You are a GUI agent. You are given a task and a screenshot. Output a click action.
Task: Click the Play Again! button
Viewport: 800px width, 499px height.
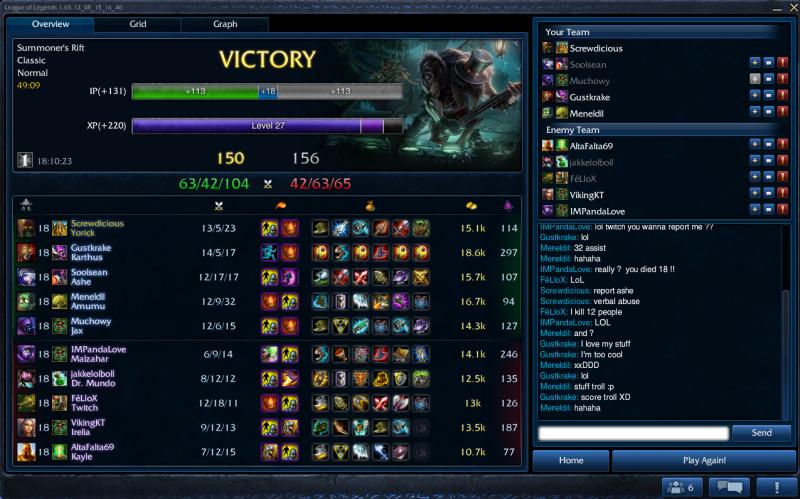704,460
